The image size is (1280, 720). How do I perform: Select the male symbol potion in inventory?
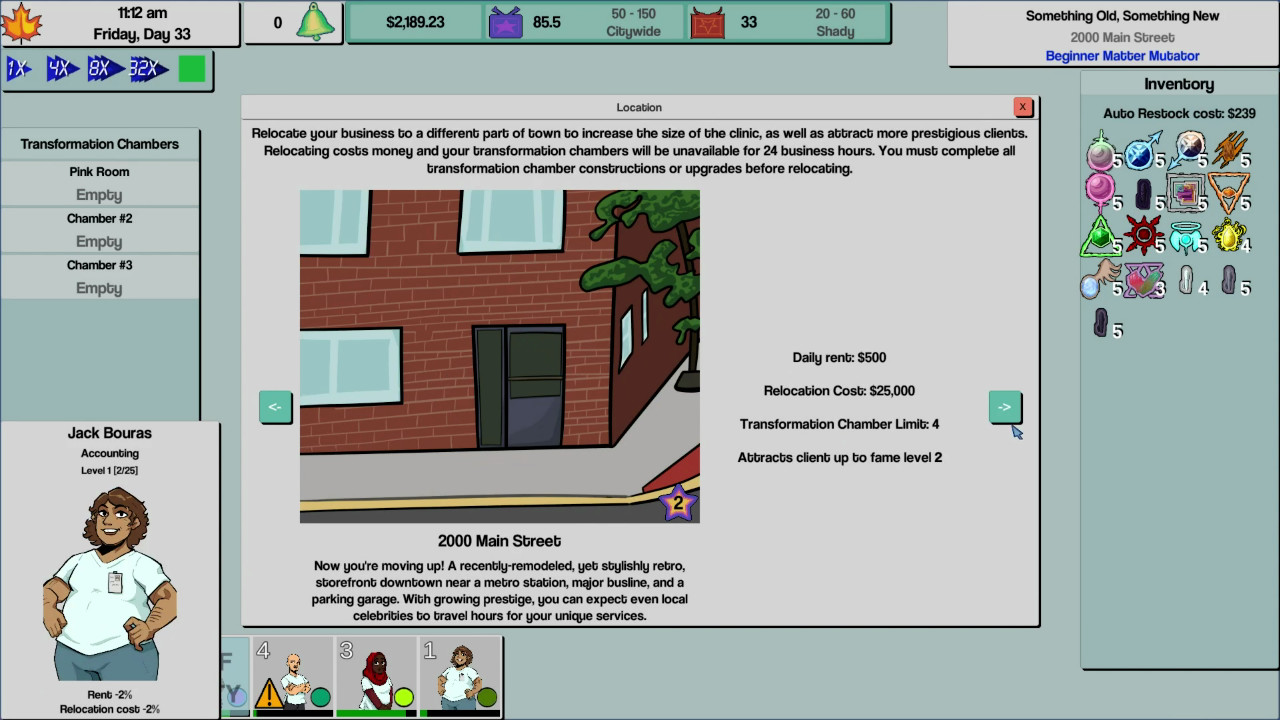click(x=1141, y=154)
